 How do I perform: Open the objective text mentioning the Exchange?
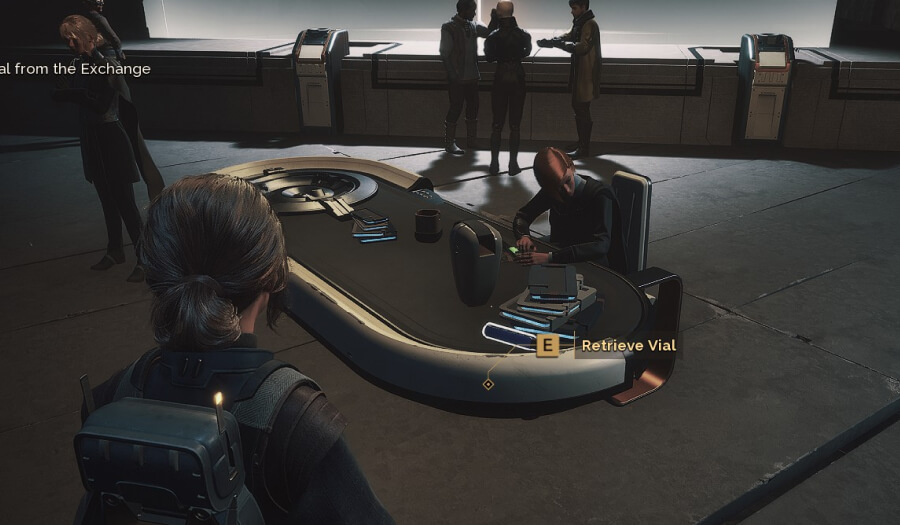click(75, 69)
